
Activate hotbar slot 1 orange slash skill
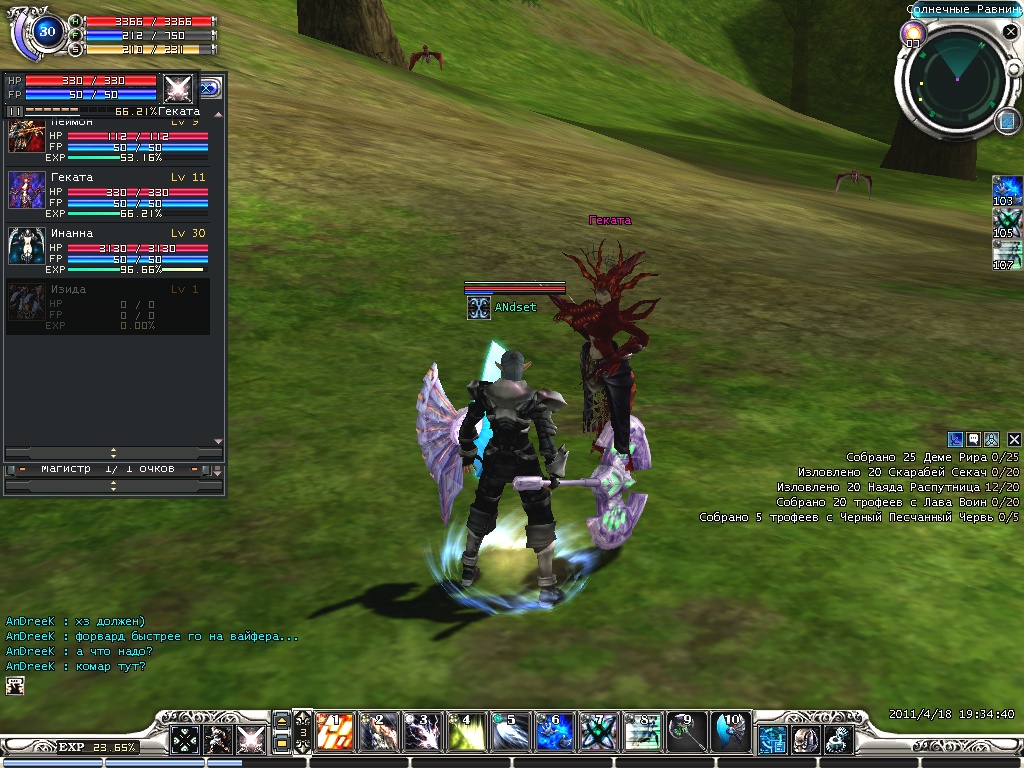332,733
